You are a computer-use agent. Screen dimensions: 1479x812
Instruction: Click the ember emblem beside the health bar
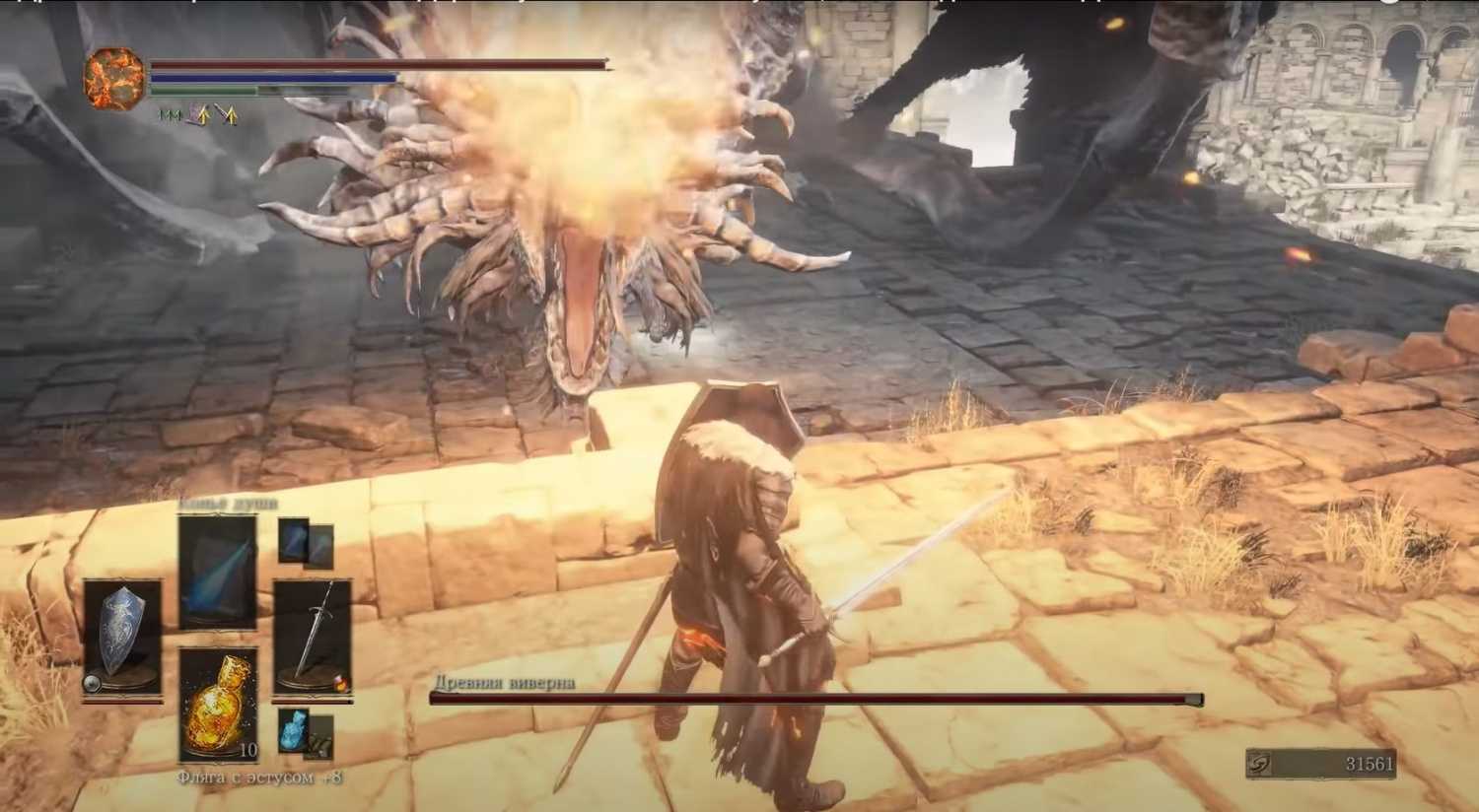(x=114, y=79)
